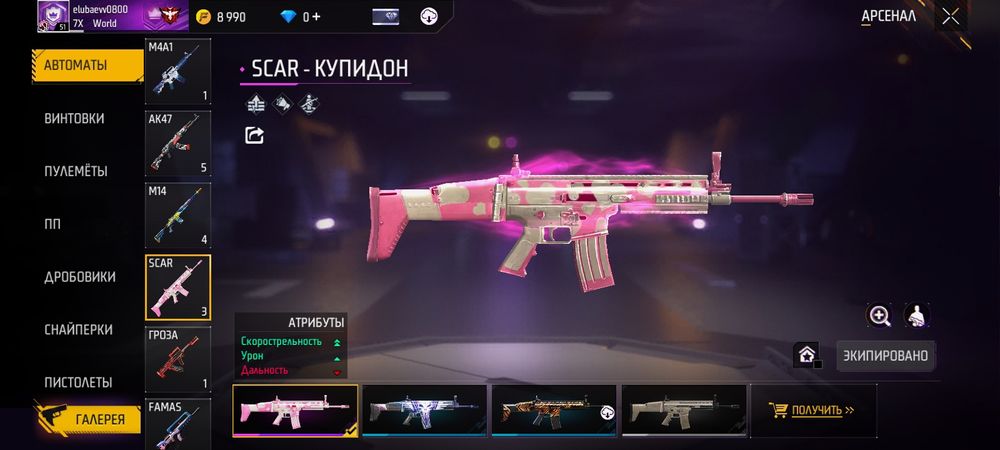1000x450 pixels.
Task: Select the FAMAS weapon tile
Action: [x=178, y=423]
